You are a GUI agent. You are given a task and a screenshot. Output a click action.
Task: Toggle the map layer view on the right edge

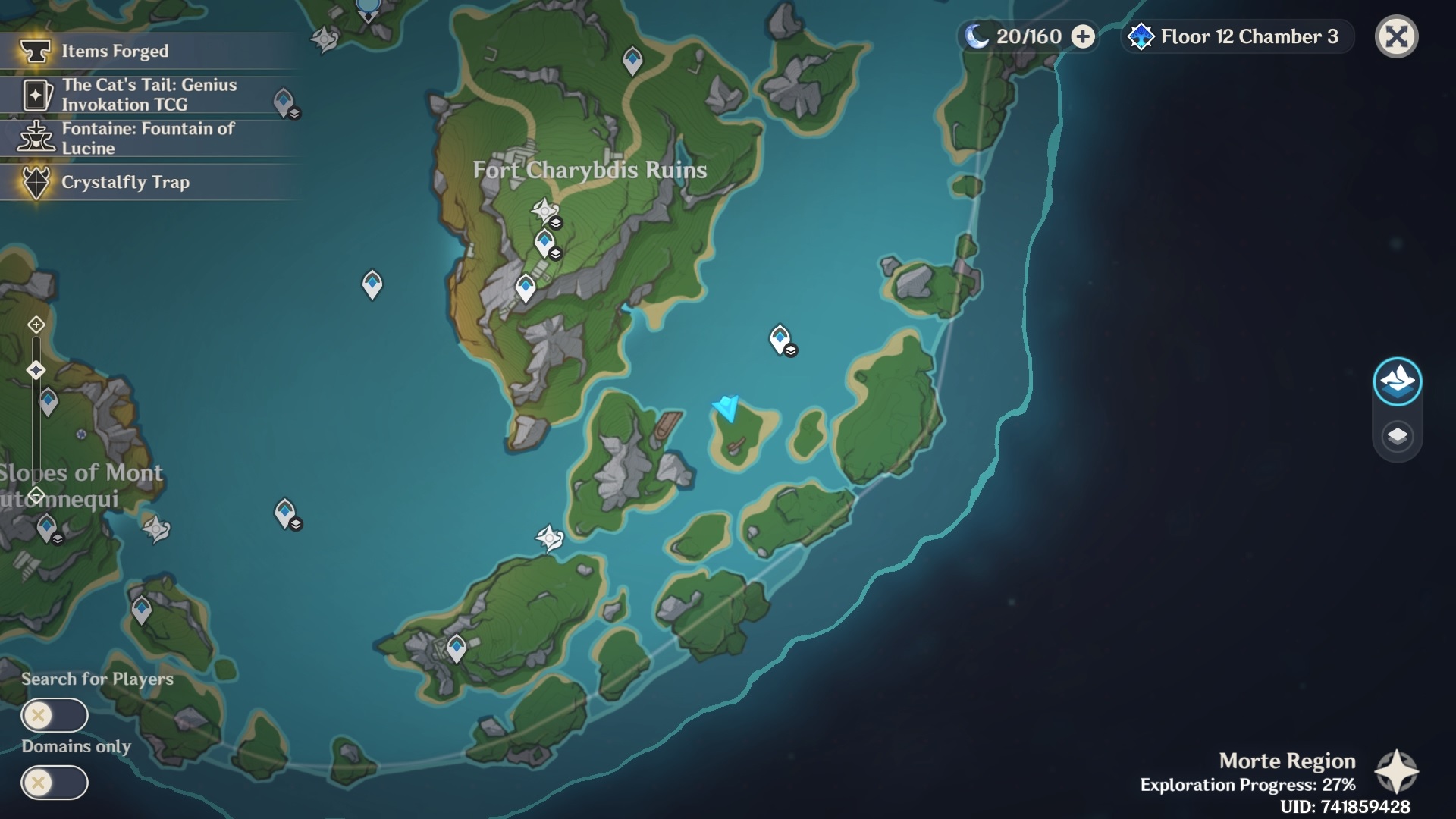pos(1399,435)
